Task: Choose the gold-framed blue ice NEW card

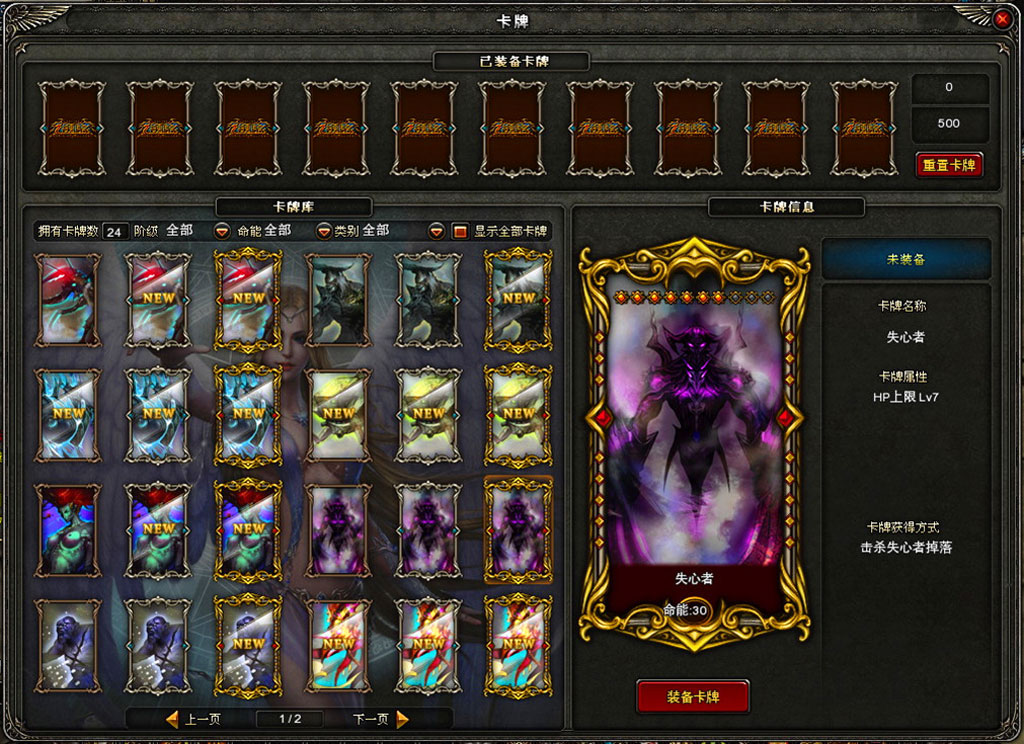Action: click(x=248, y=414)
